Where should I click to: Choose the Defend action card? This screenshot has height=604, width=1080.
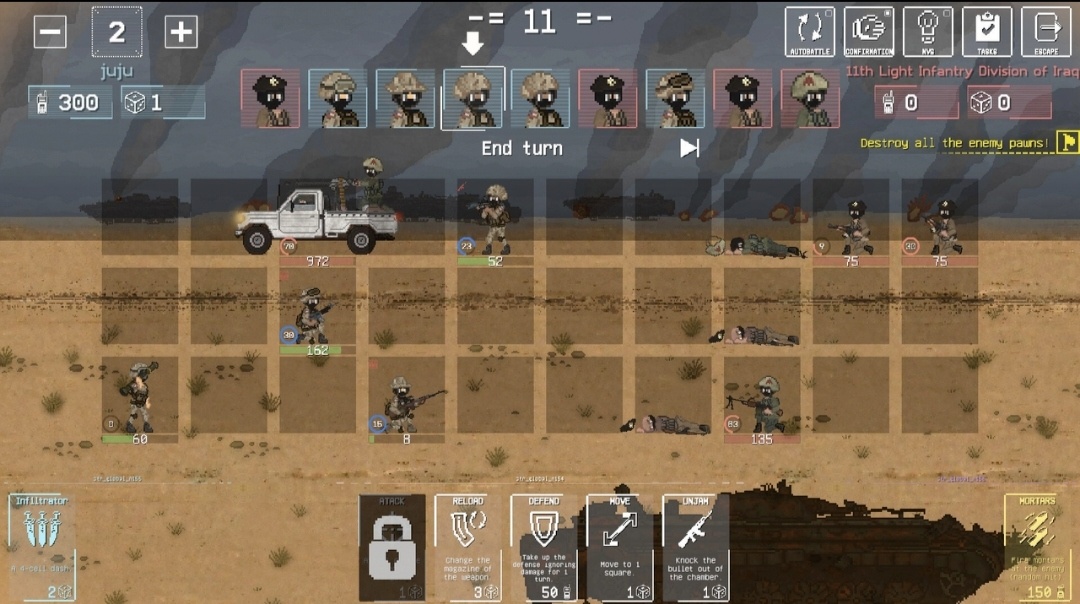[544, 547]
